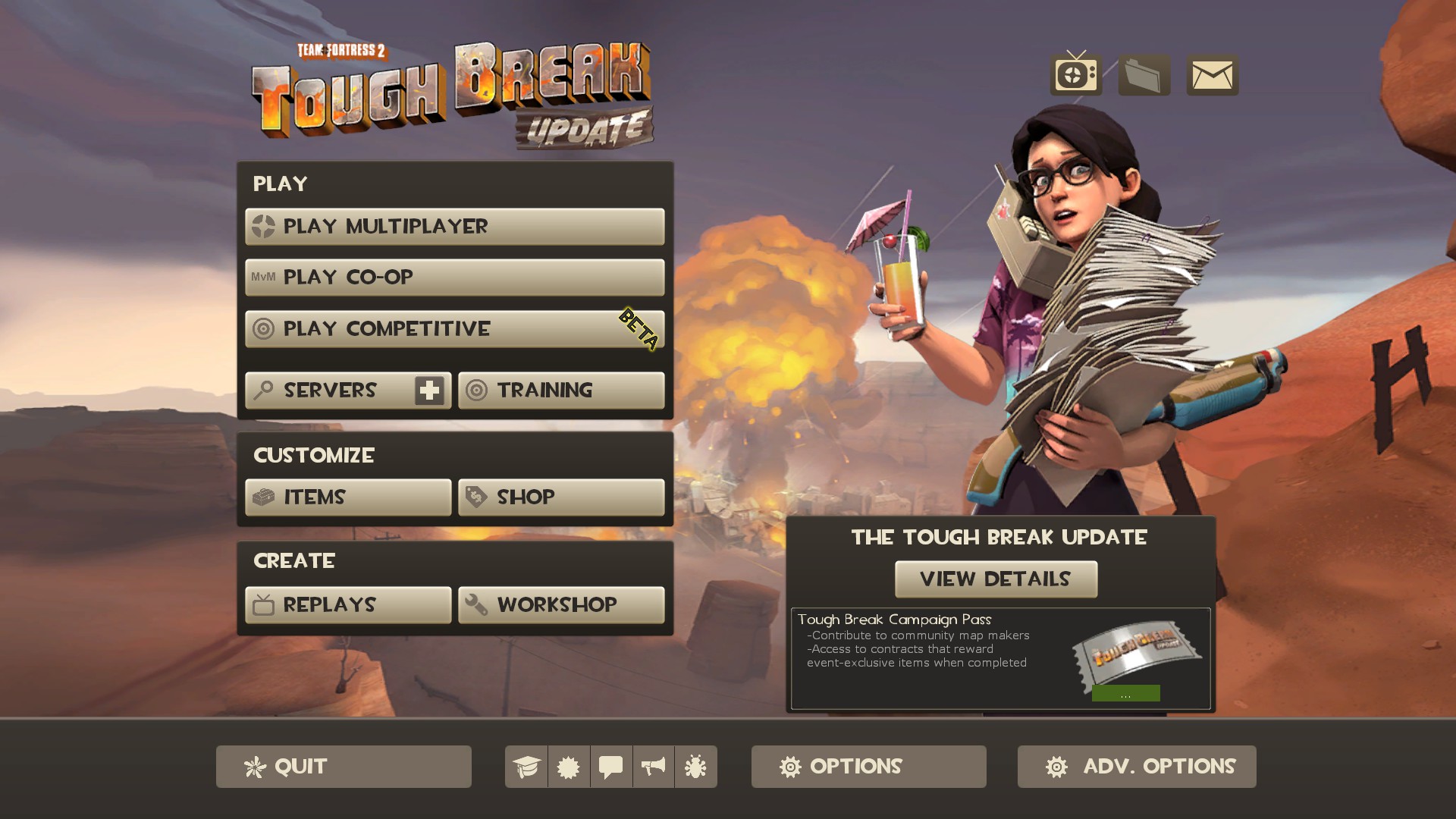Browse the Servers list

(x=330, y=391)
